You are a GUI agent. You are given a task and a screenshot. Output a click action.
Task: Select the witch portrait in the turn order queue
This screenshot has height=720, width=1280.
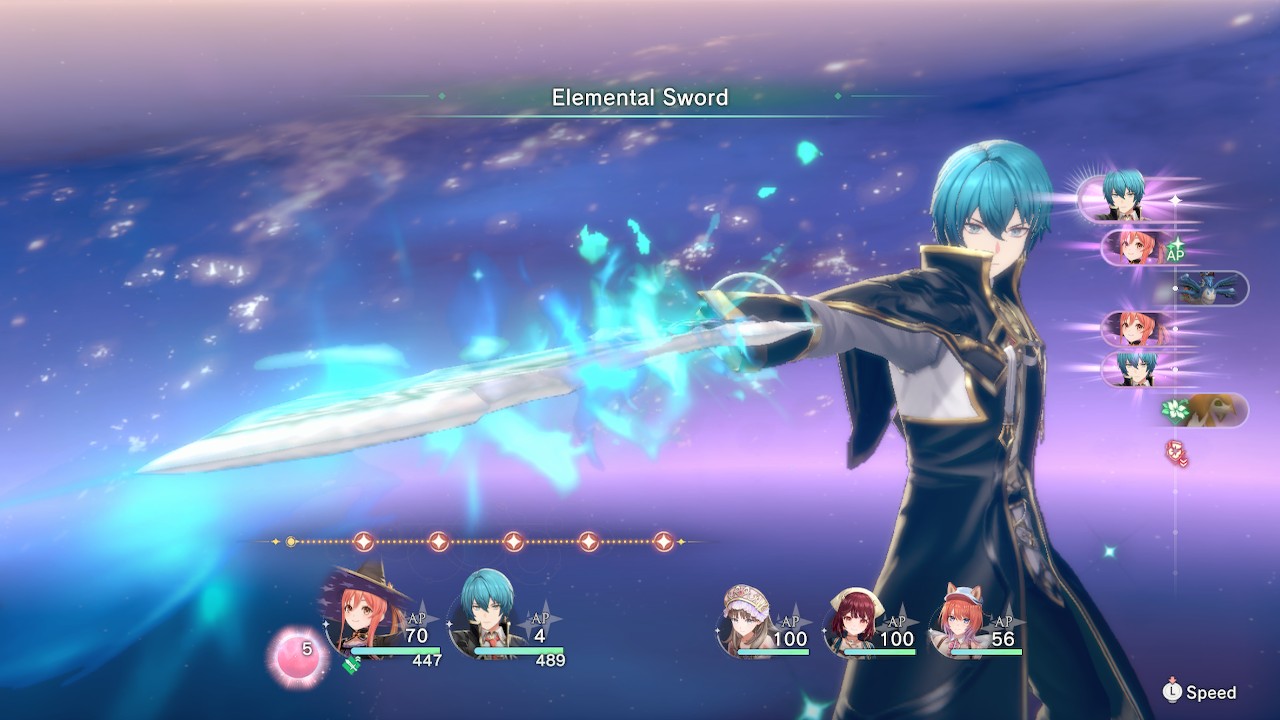click(1134, 245)
